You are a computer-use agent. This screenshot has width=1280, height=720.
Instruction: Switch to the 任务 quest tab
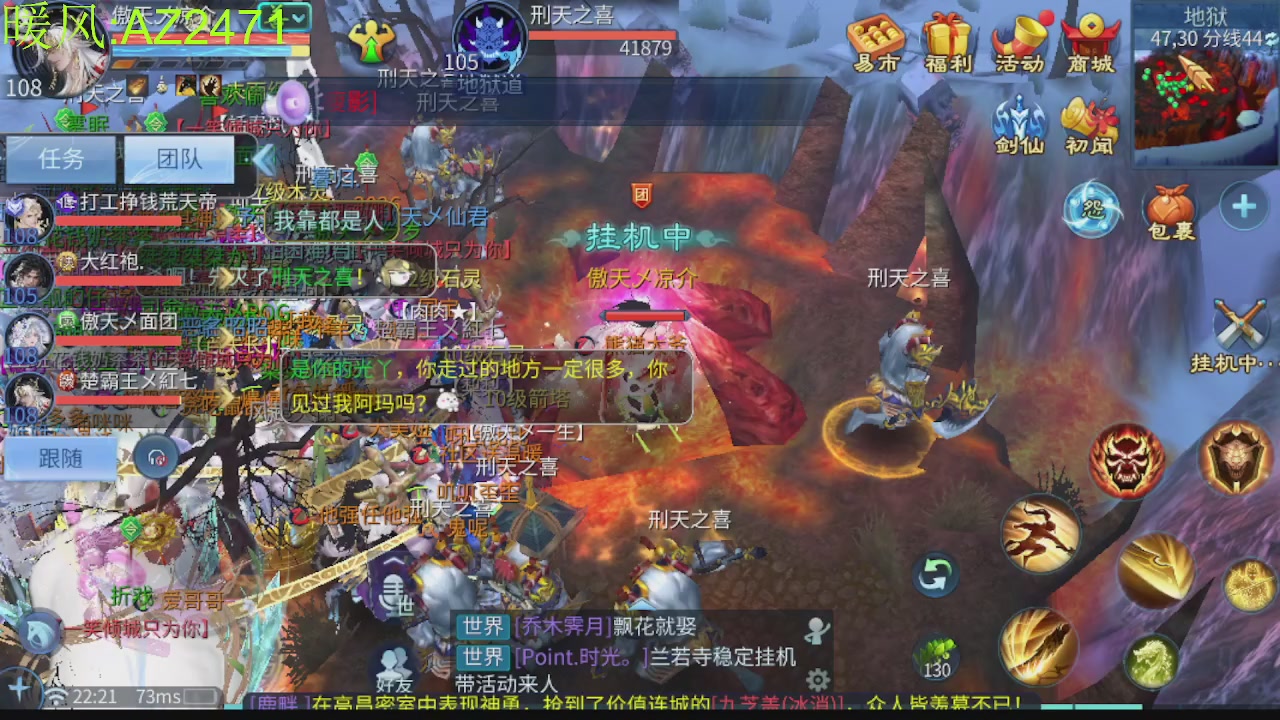(60, 160)
